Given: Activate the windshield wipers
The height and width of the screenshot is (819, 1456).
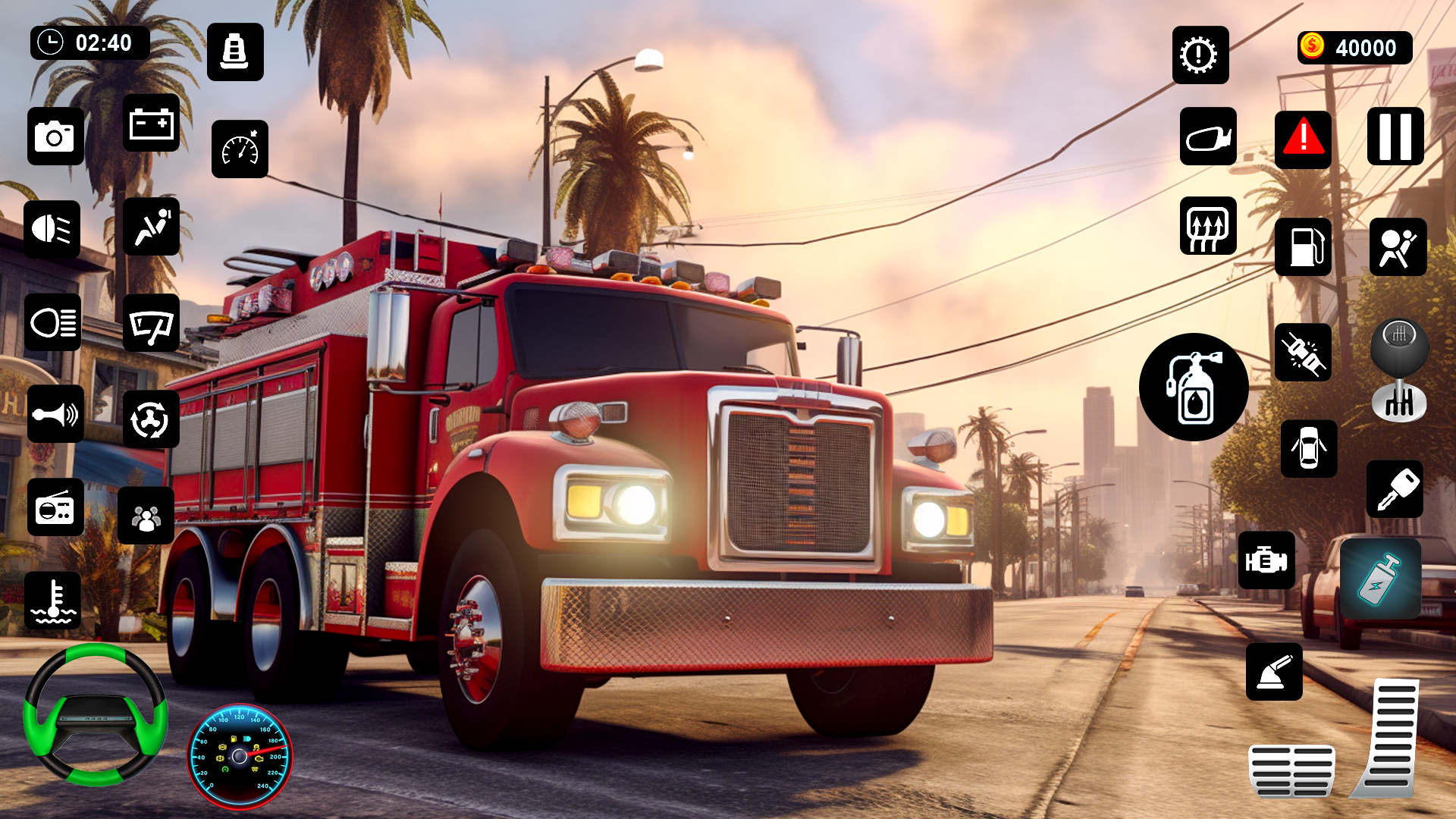Looking at the screenshot, I should tap(151, 324).
